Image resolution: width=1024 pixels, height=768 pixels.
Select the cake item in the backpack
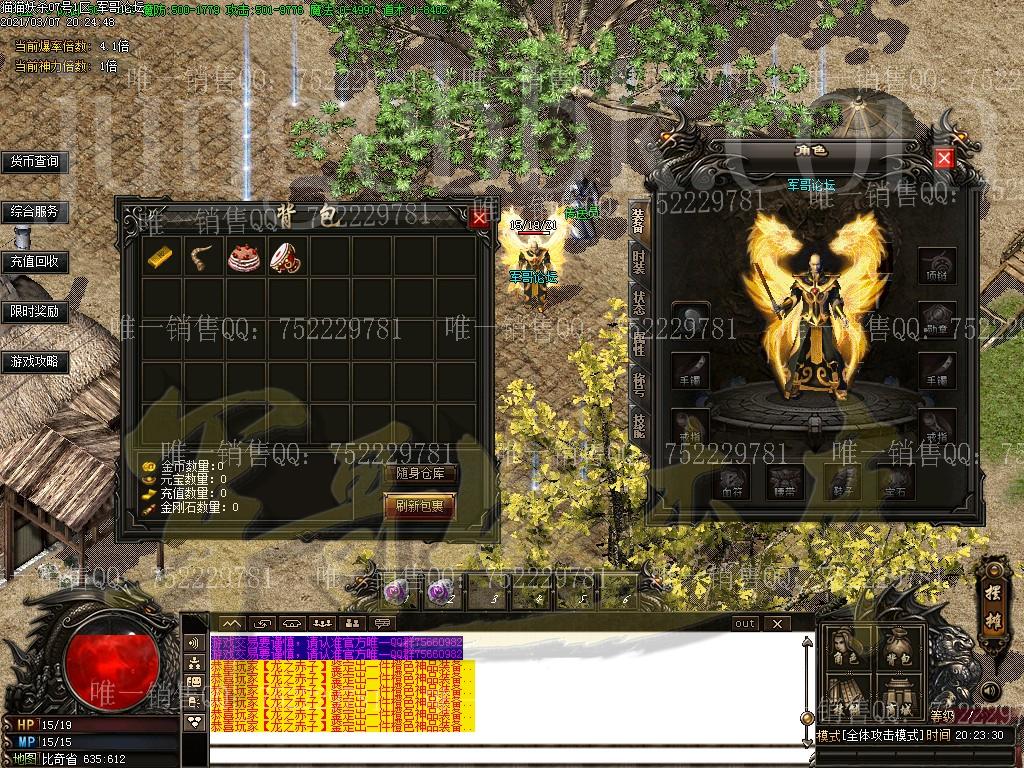tap(242, 257)
